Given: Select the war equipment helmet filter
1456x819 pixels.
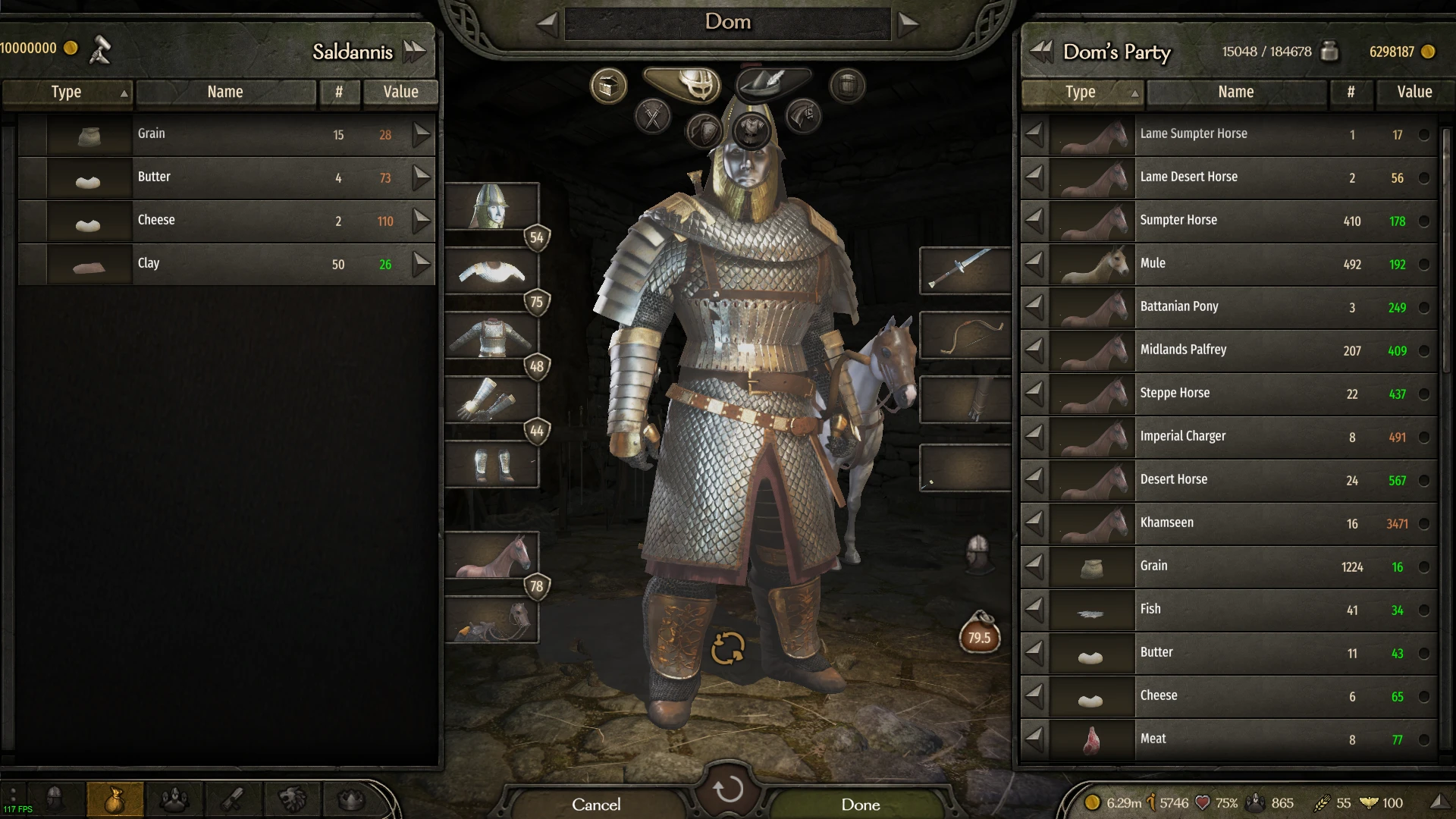Looking at the screenshot, I should tap(682, 85).
